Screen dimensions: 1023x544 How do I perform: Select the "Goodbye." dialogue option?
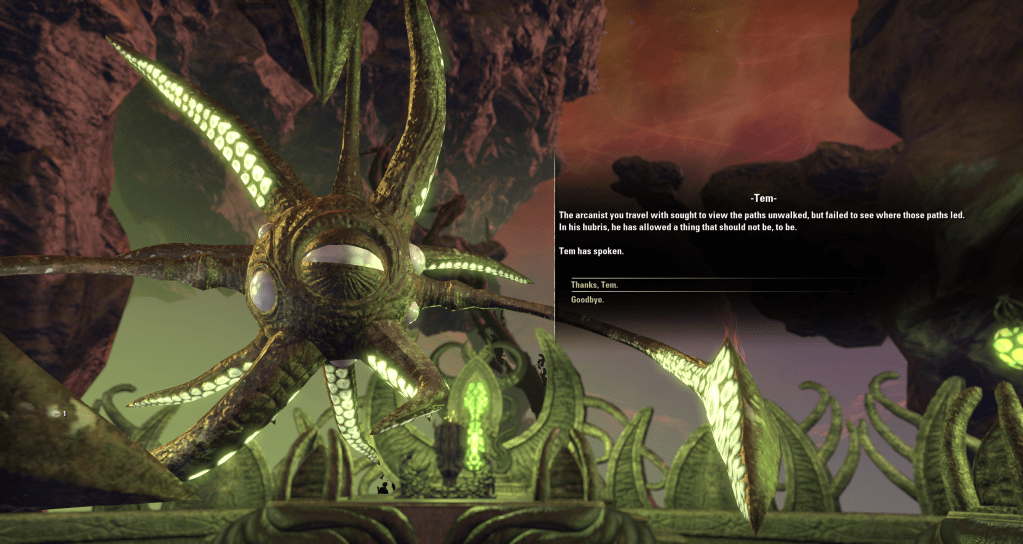point(587,299)
